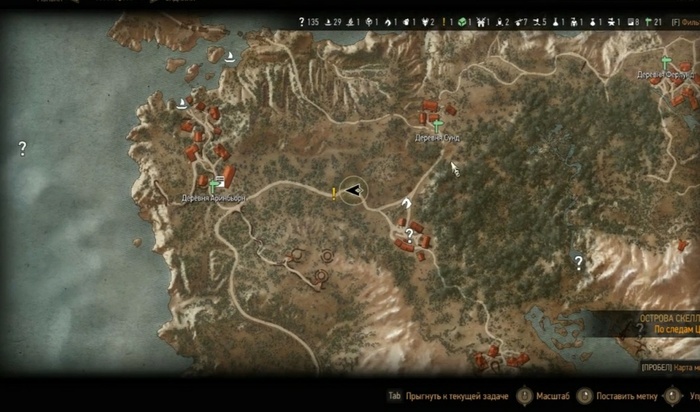Viewport: 700px width, 412px height.
Task: Open the notice board icon at Аринбьорн
Action: coord(220,180)
